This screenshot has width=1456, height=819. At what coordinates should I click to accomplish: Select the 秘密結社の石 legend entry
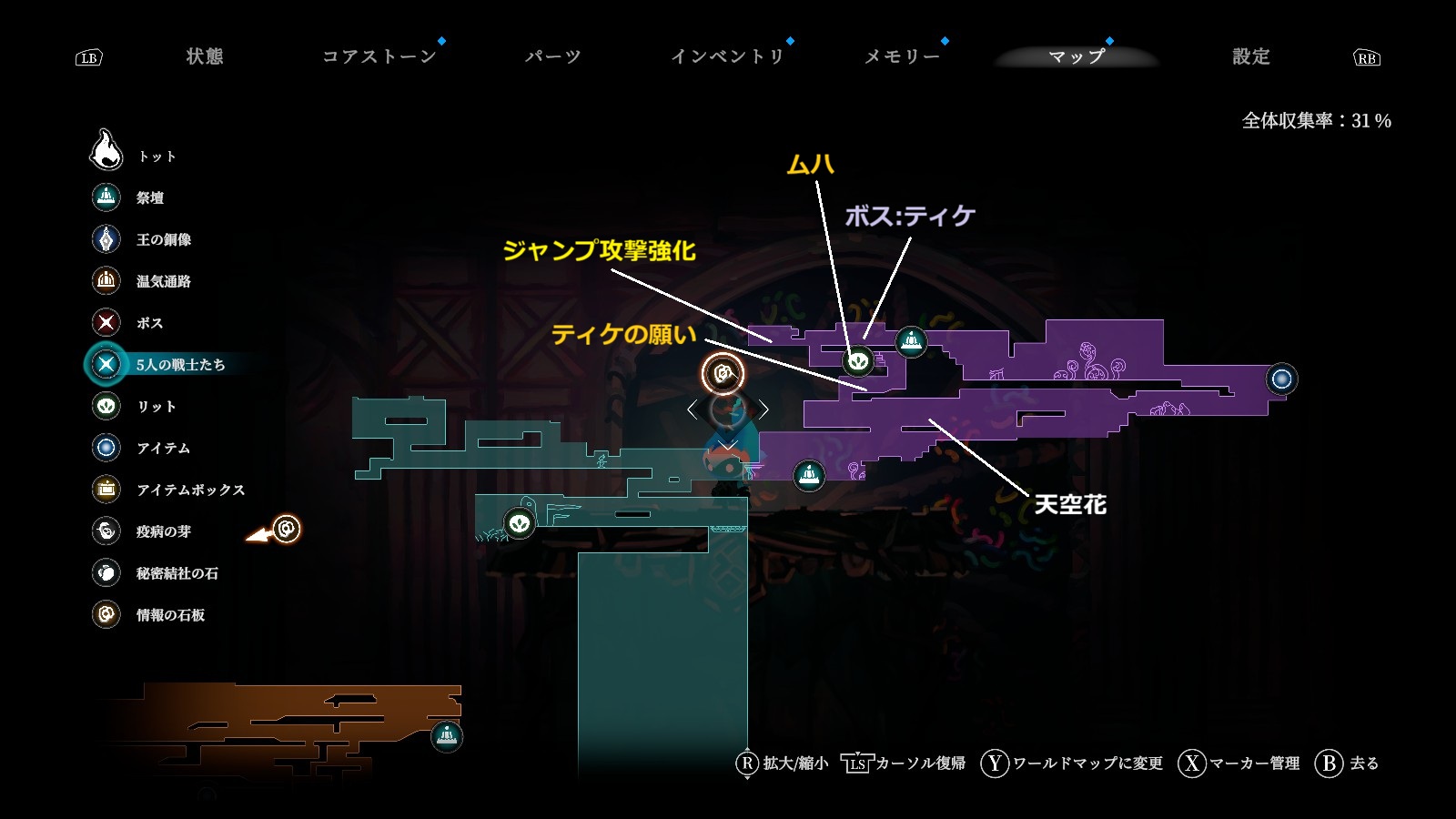(x=177, y=573)
